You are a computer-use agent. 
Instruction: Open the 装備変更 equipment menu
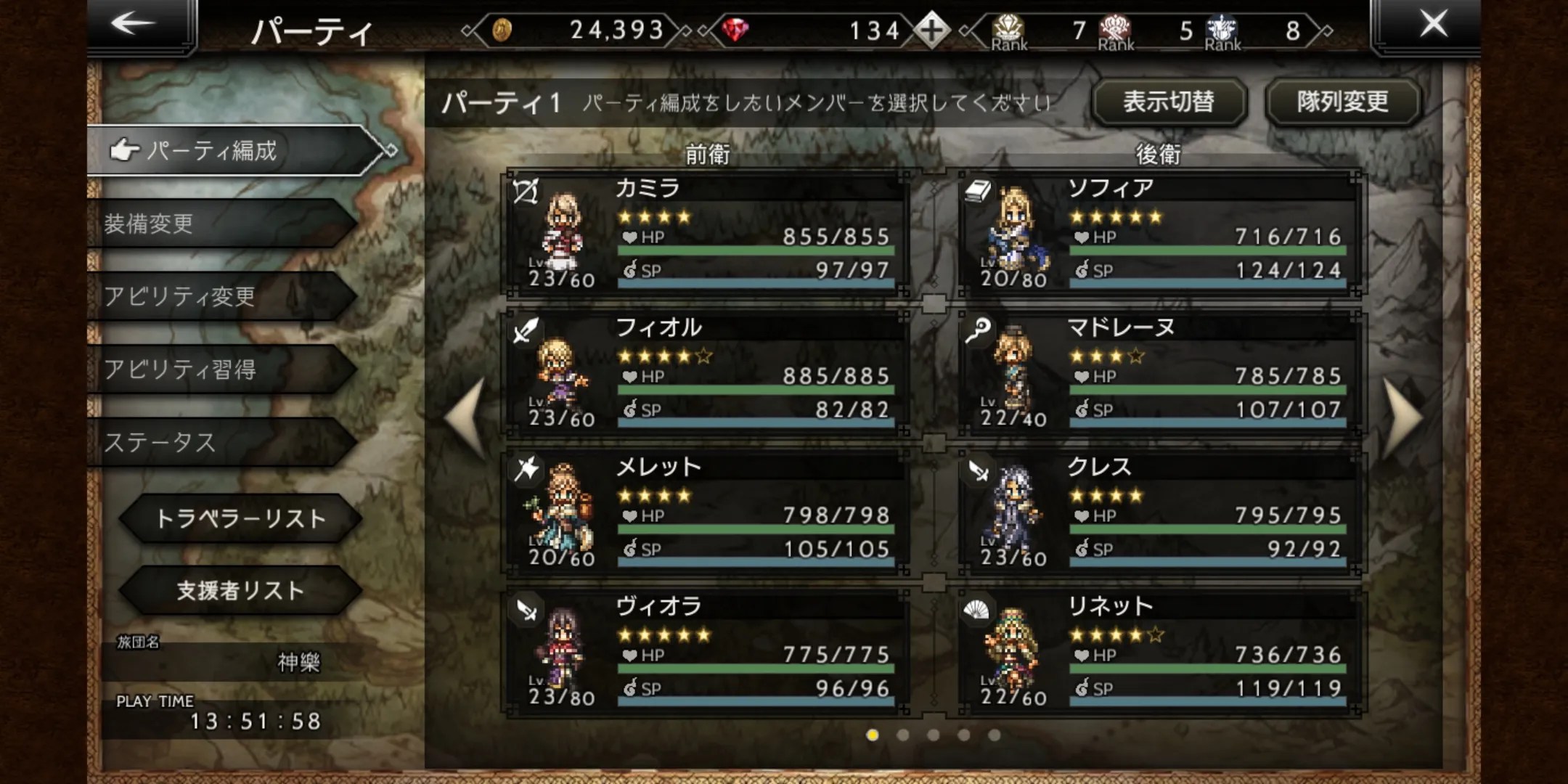point(218,224)
